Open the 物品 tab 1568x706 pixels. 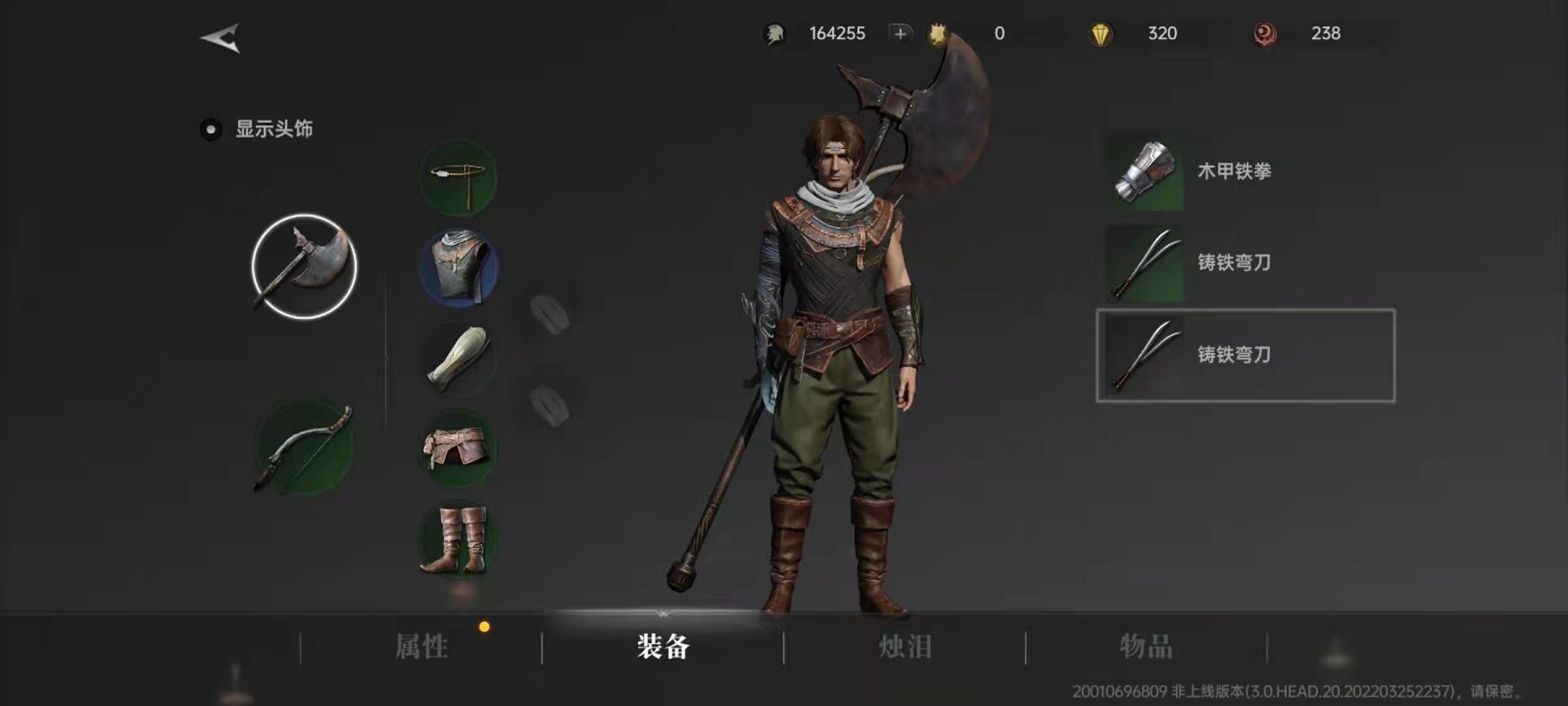(x=1146, y=647)
